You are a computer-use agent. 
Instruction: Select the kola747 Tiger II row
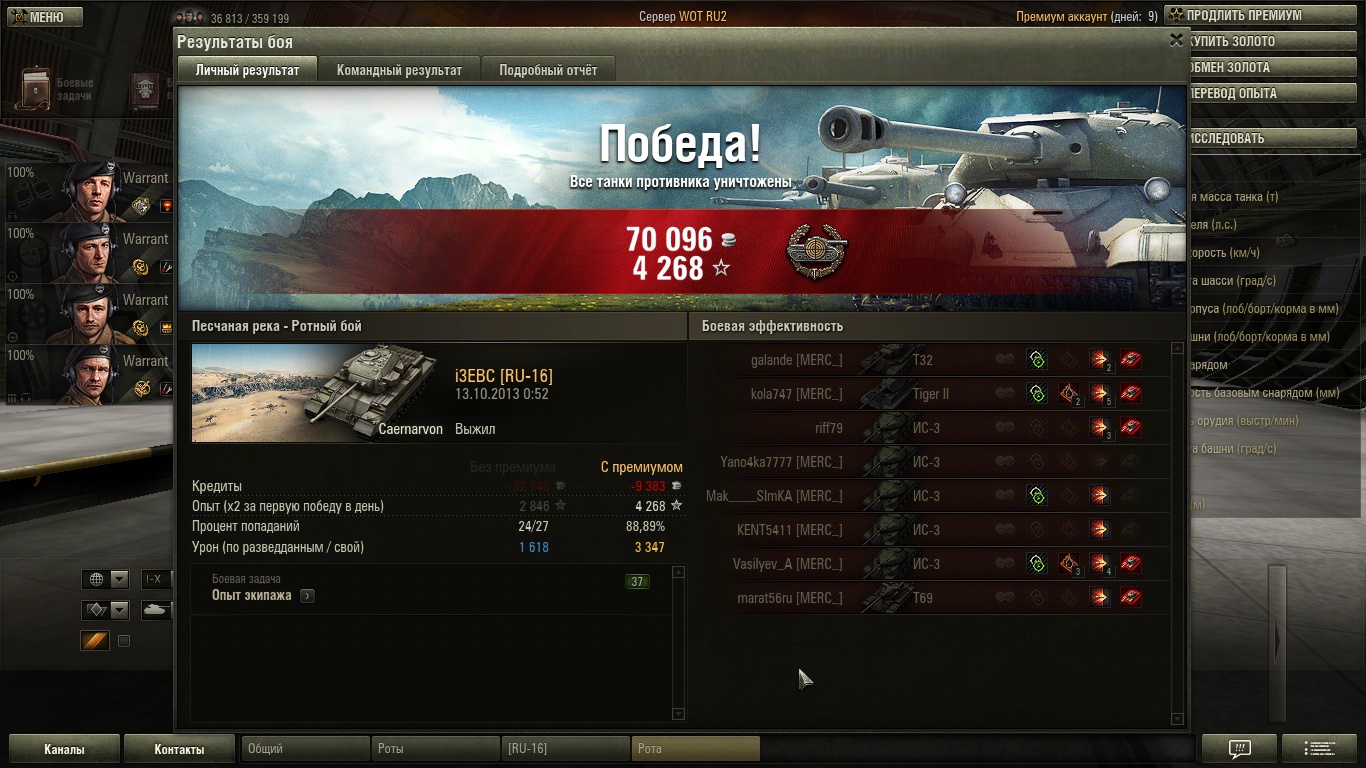930,394
